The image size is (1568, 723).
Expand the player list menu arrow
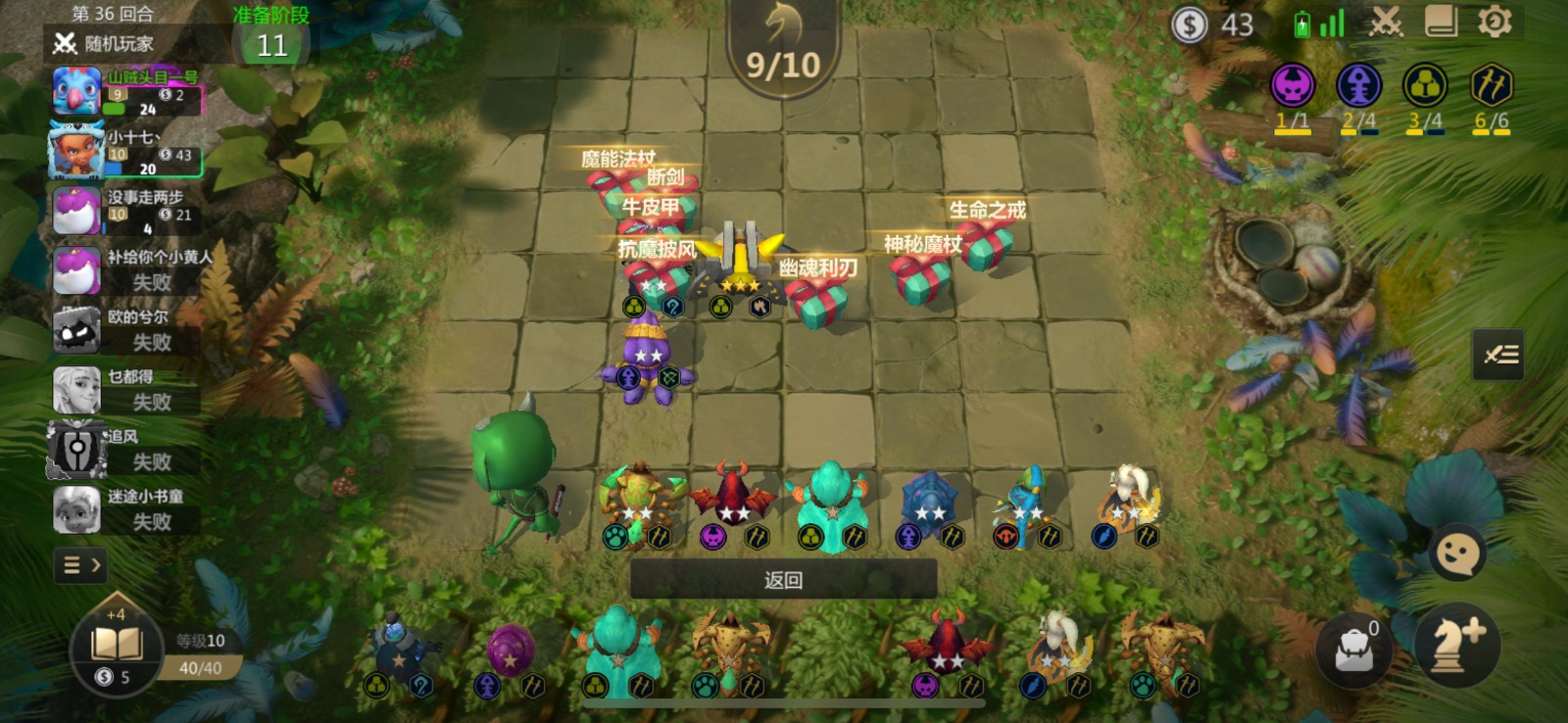pyautogui.click(x=82, y=565)
